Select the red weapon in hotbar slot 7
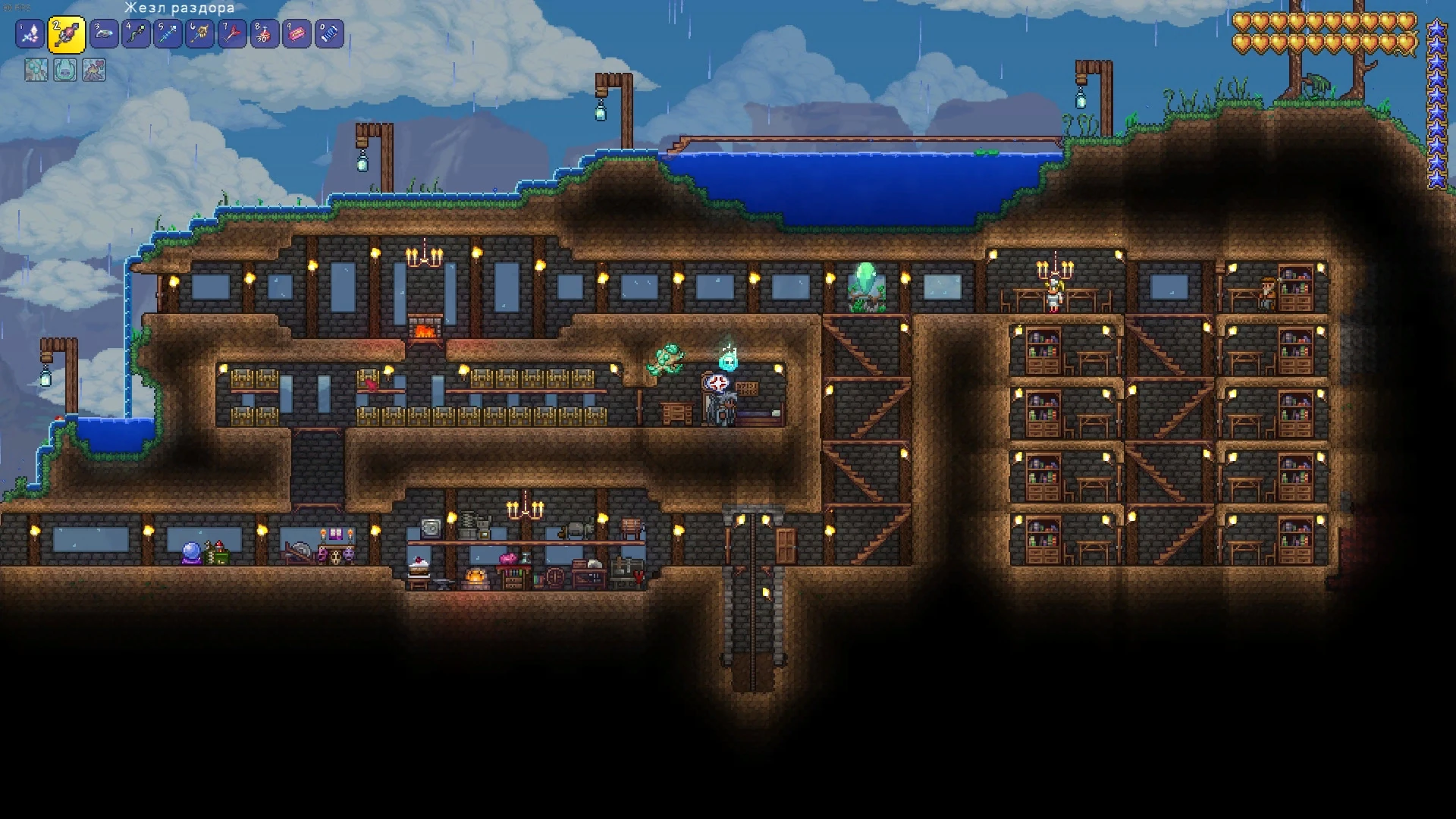Viewport: 1456px width, 819px height. (x=232, y=33)
